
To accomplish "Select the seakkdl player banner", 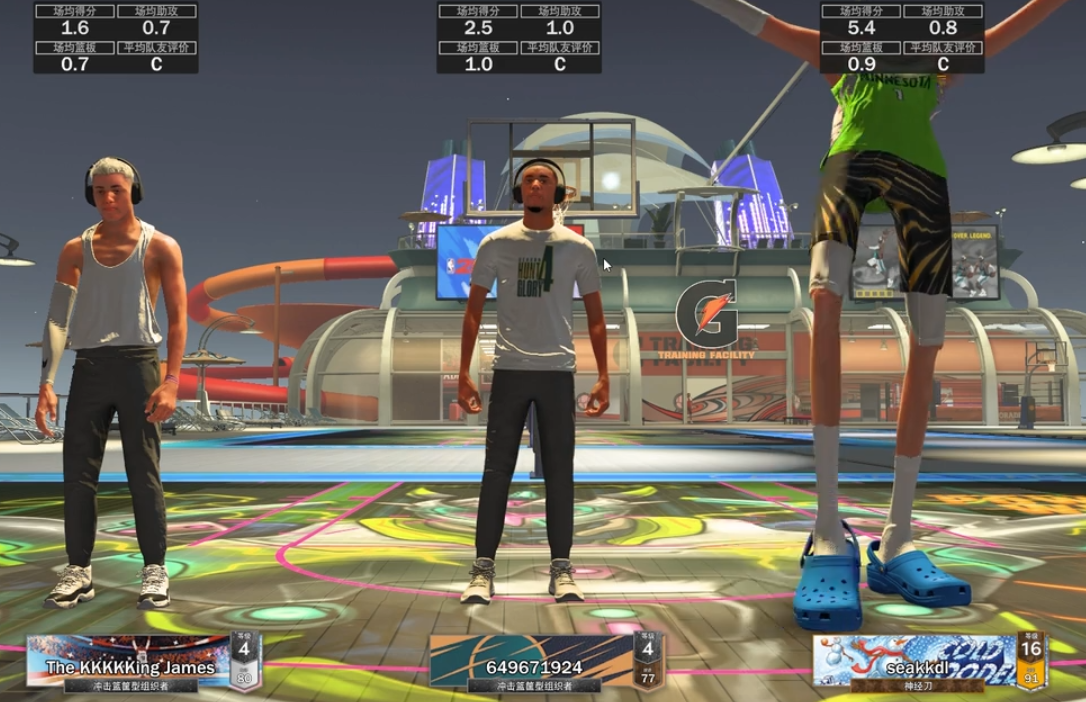I will pos(913,661).
